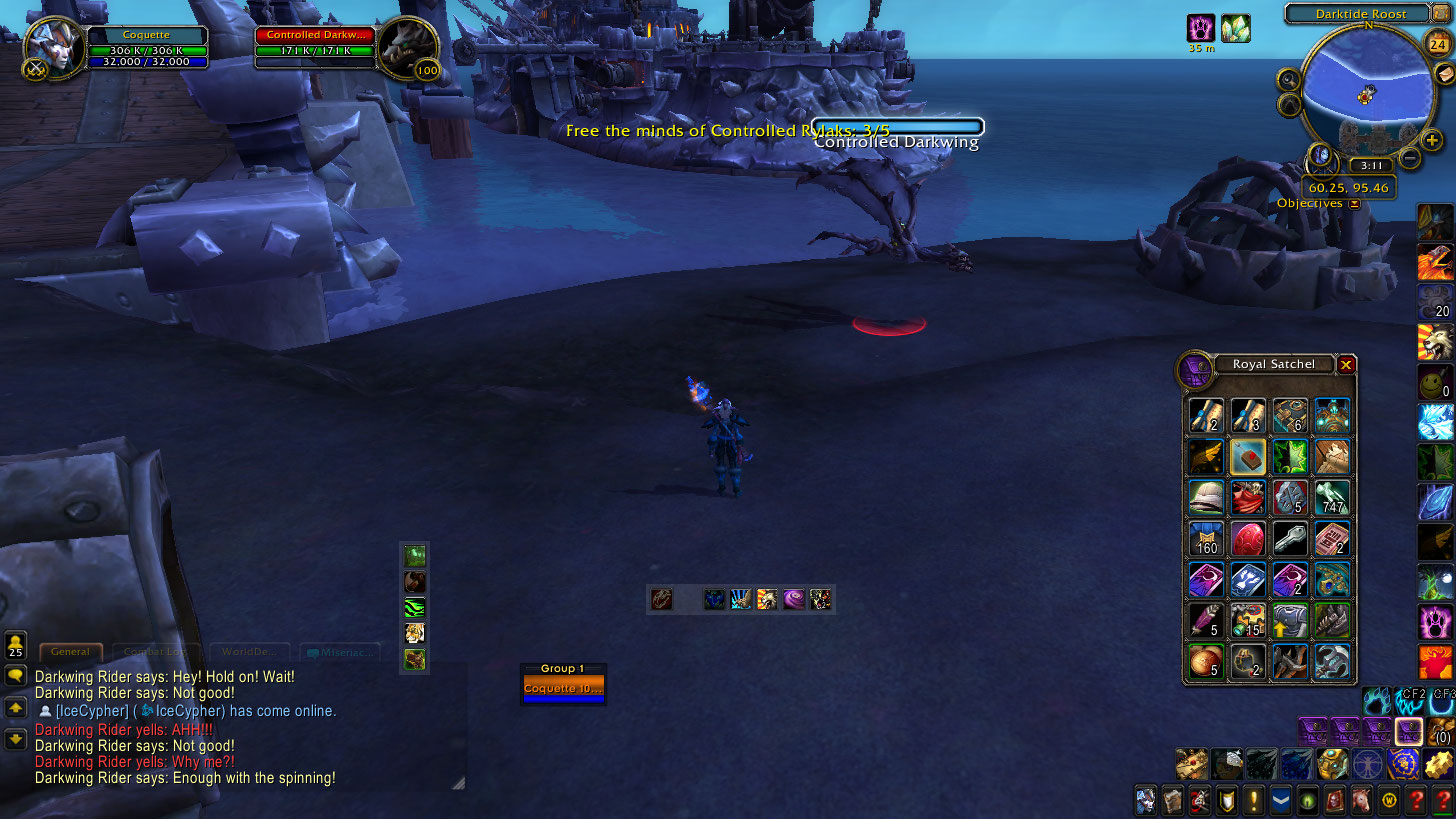Select the Coquette player portrait frame

[53, 47]
